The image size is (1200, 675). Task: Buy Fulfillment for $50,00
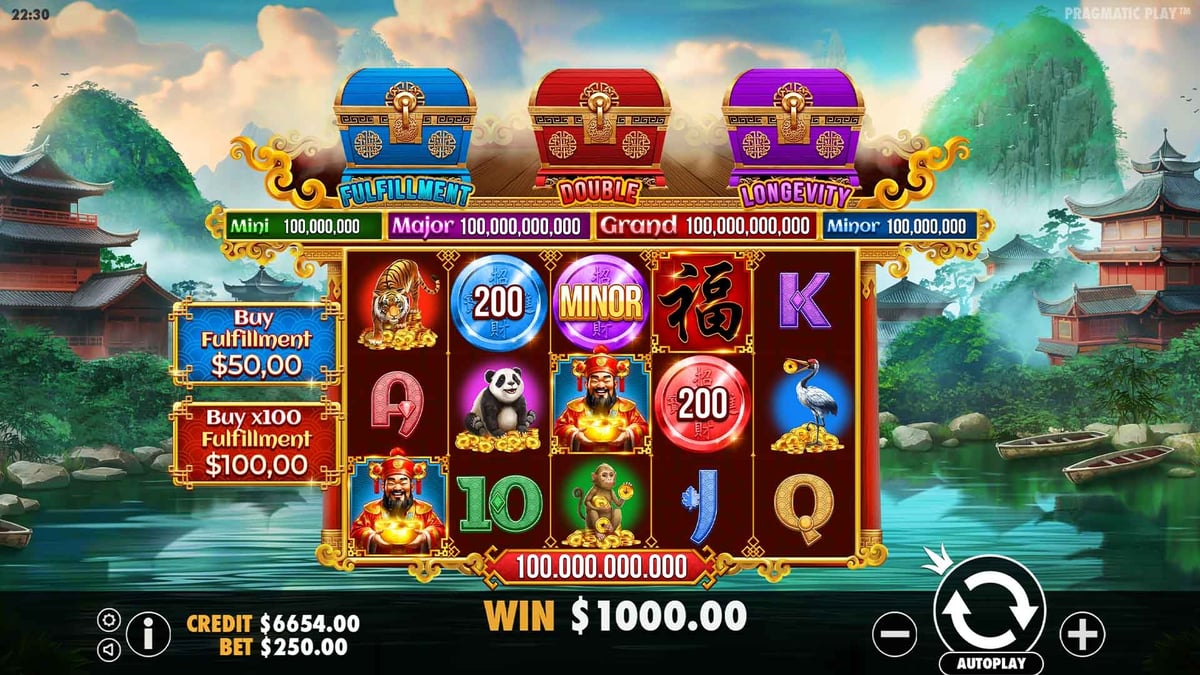256,341
